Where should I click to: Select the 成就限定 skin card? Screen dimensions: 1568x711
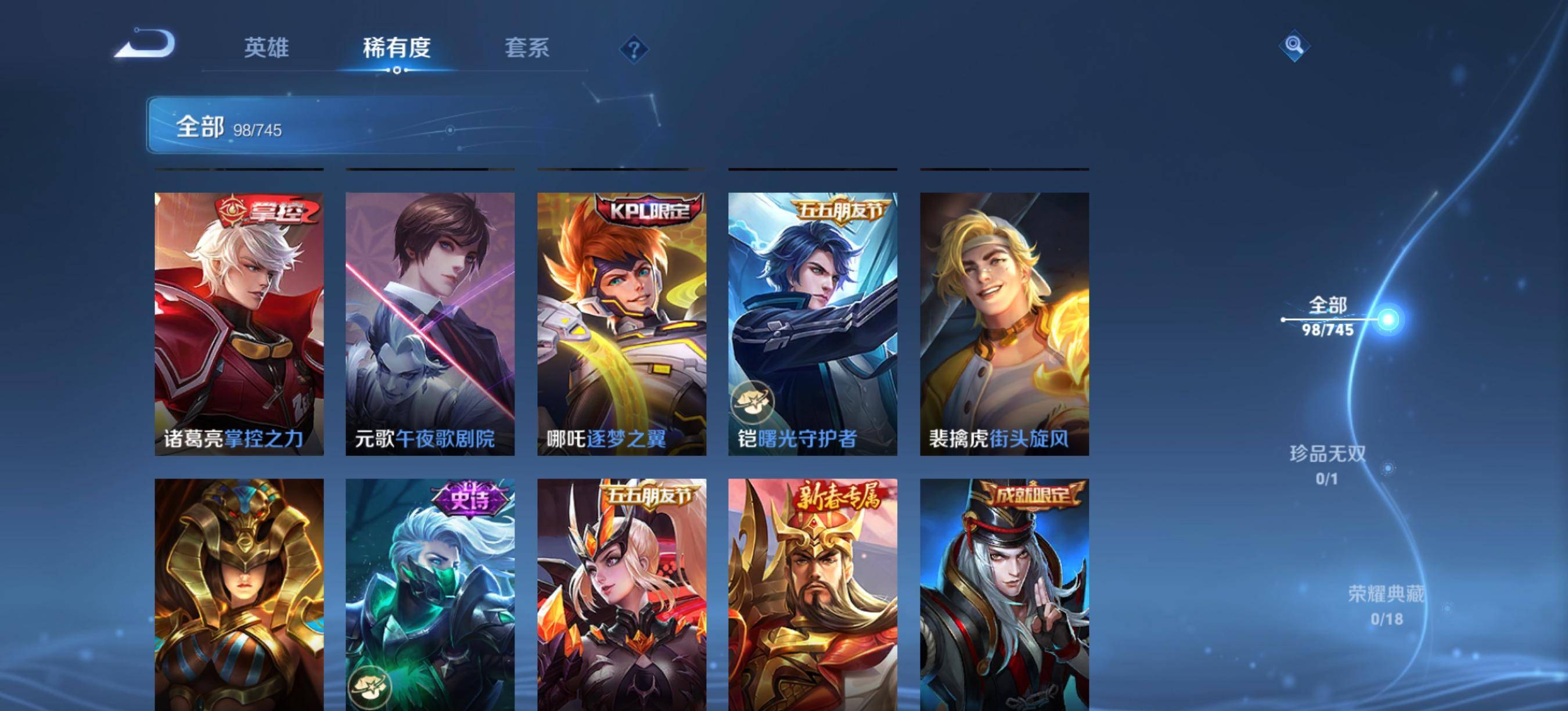pyautogui.click(x=1004, y=594)
